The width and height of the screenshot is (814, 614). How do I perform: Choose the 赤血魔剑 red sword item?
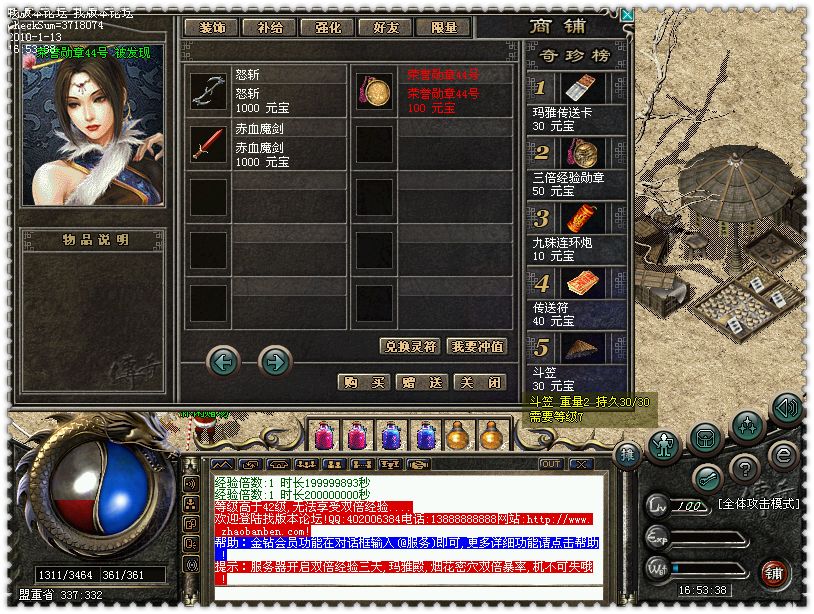point(209,146)
